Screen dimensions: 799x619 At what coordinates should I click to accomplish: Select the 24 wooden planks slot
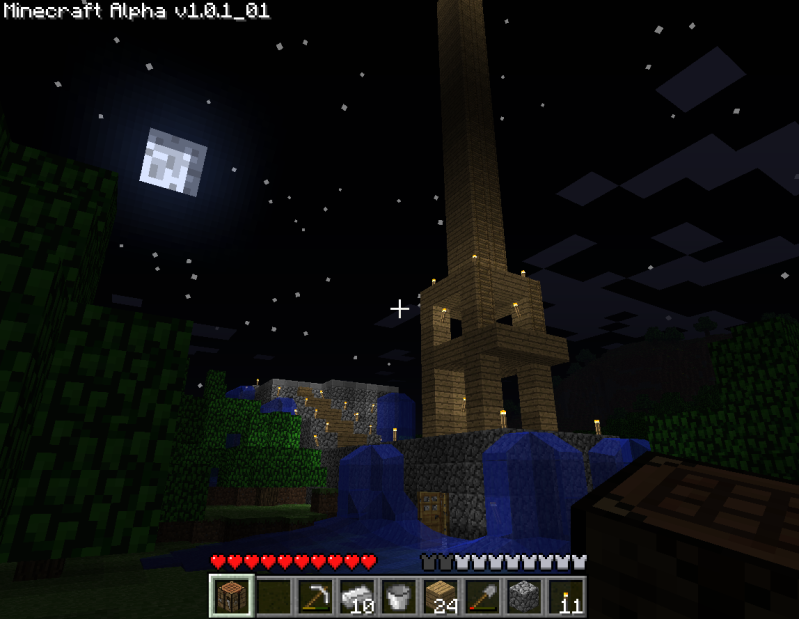[x=440, y=596]
